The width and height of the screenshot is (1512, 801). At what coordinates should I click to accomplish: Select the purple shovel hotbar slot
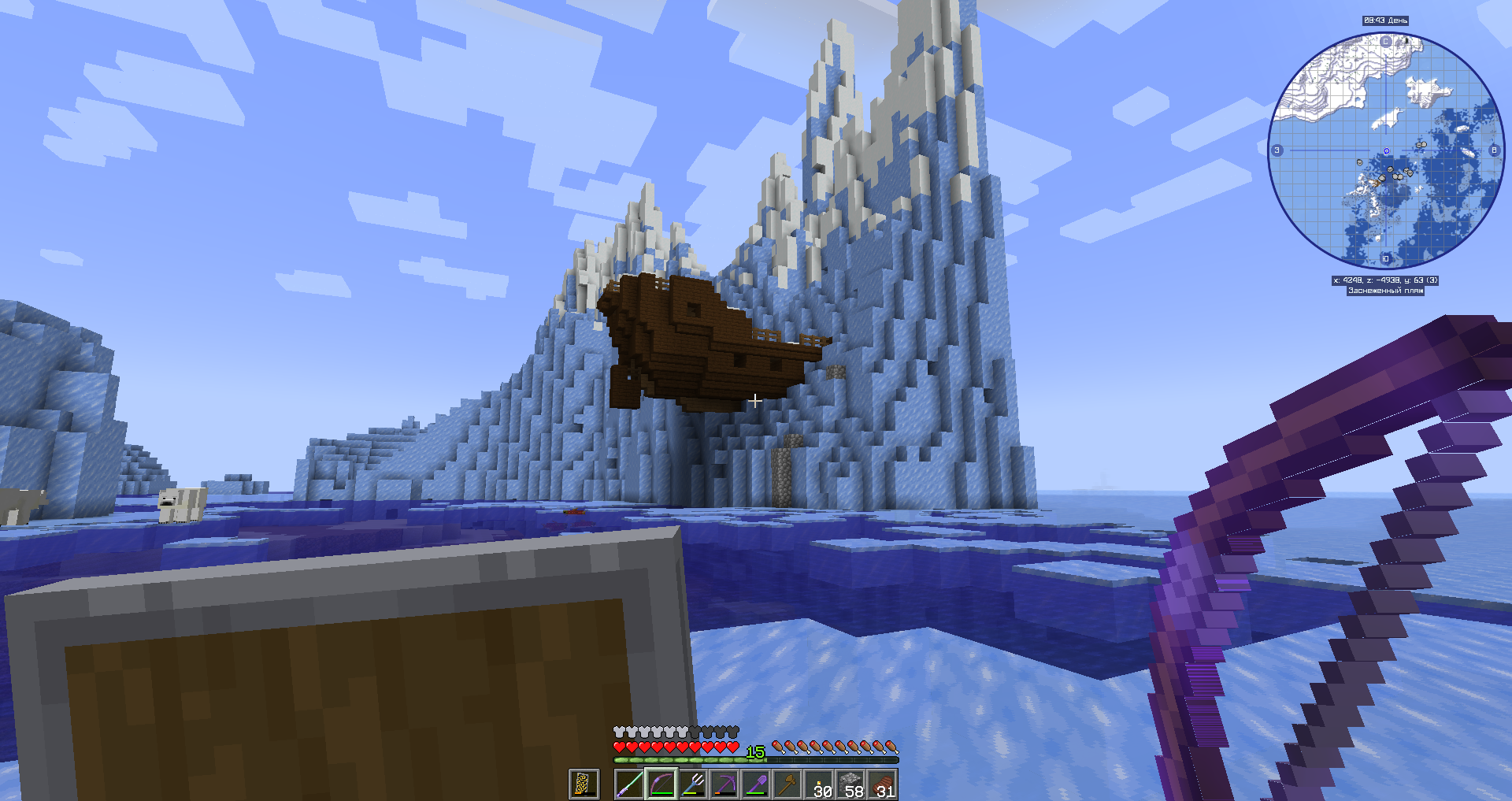click(756, 784)
